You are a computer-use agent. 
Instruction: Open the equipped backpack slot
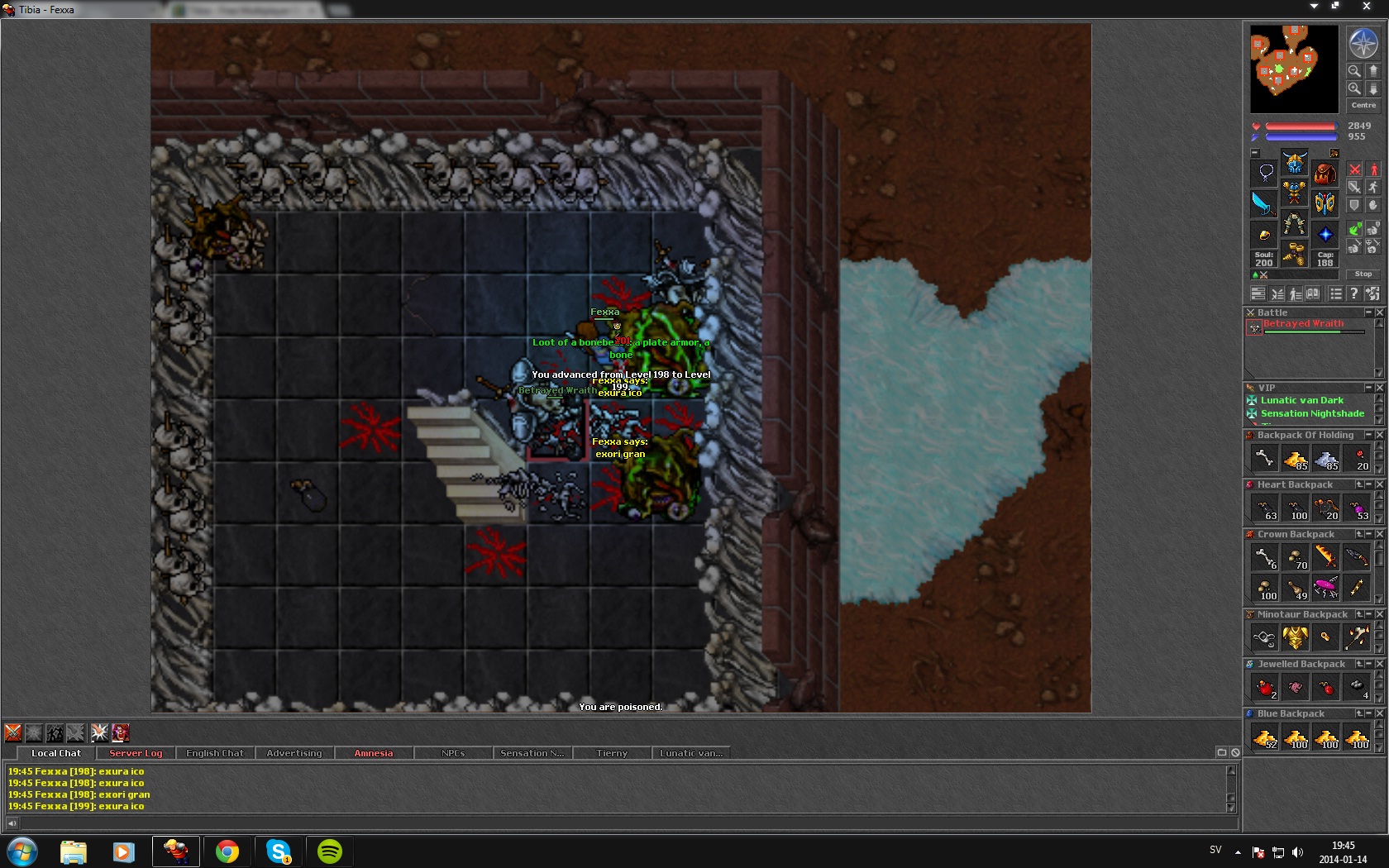pyautogui.click(x=1325, y=173)
